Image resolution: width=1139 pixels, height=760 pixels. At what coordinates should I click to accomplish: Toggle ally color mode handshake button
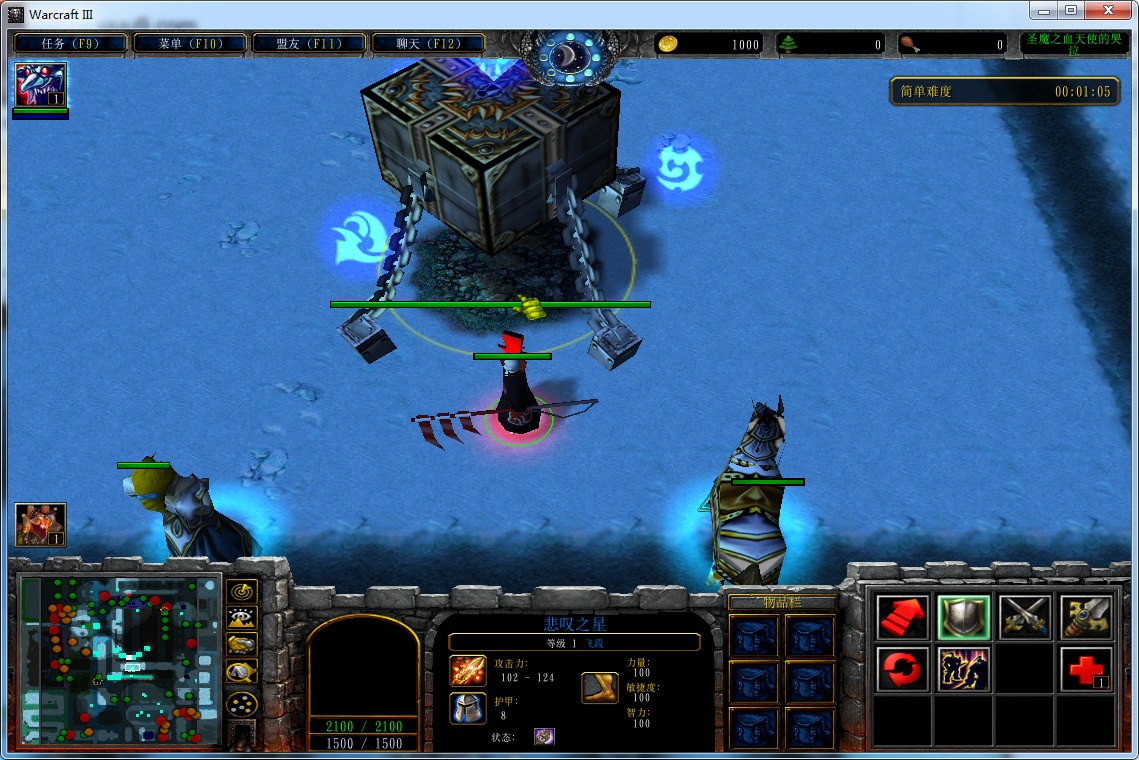pyautogui.click(x=242, y=645)
